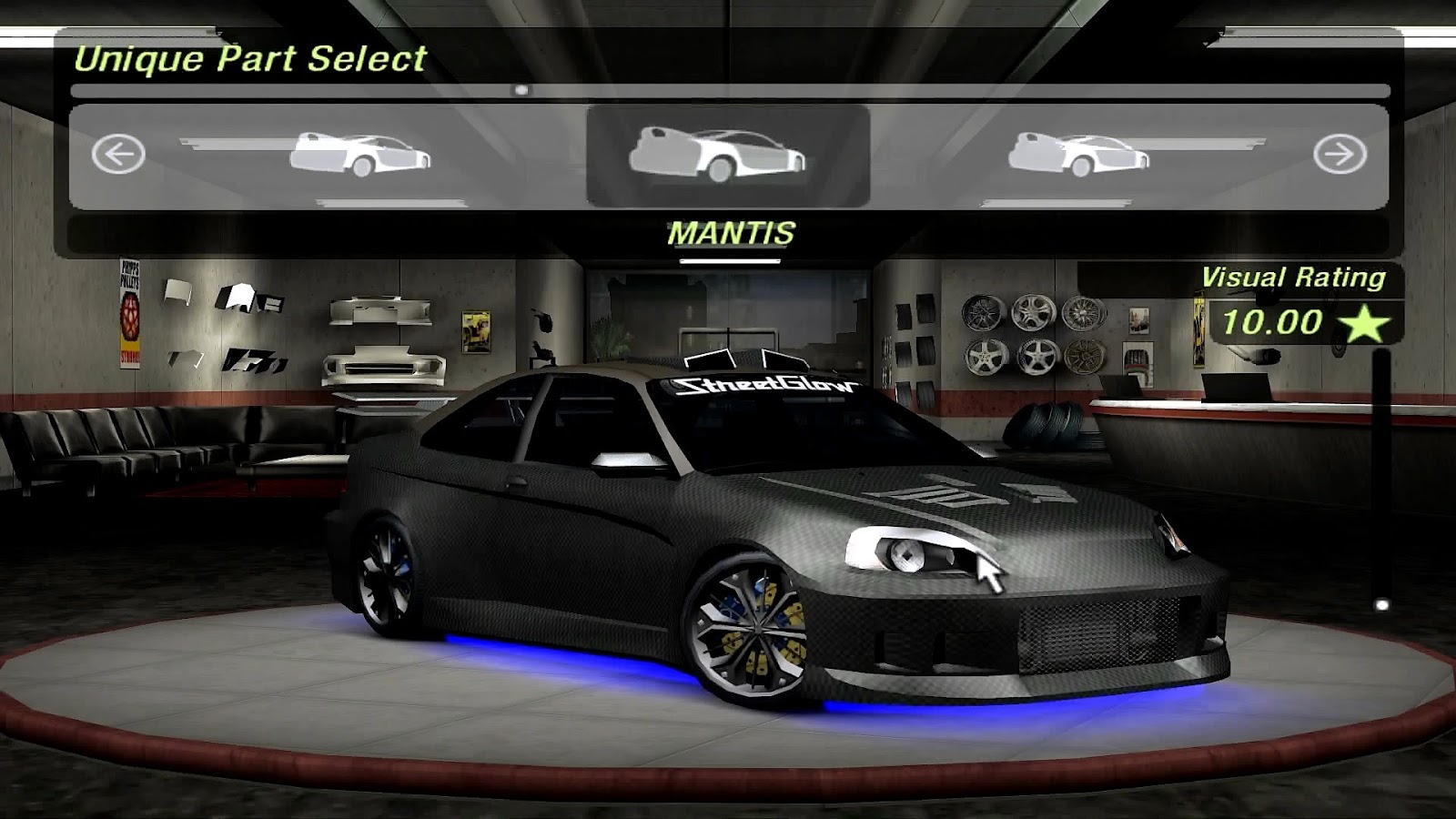Click the Unique Part Select heading
Screen dimensions: 1456x819
coord(252,58)
